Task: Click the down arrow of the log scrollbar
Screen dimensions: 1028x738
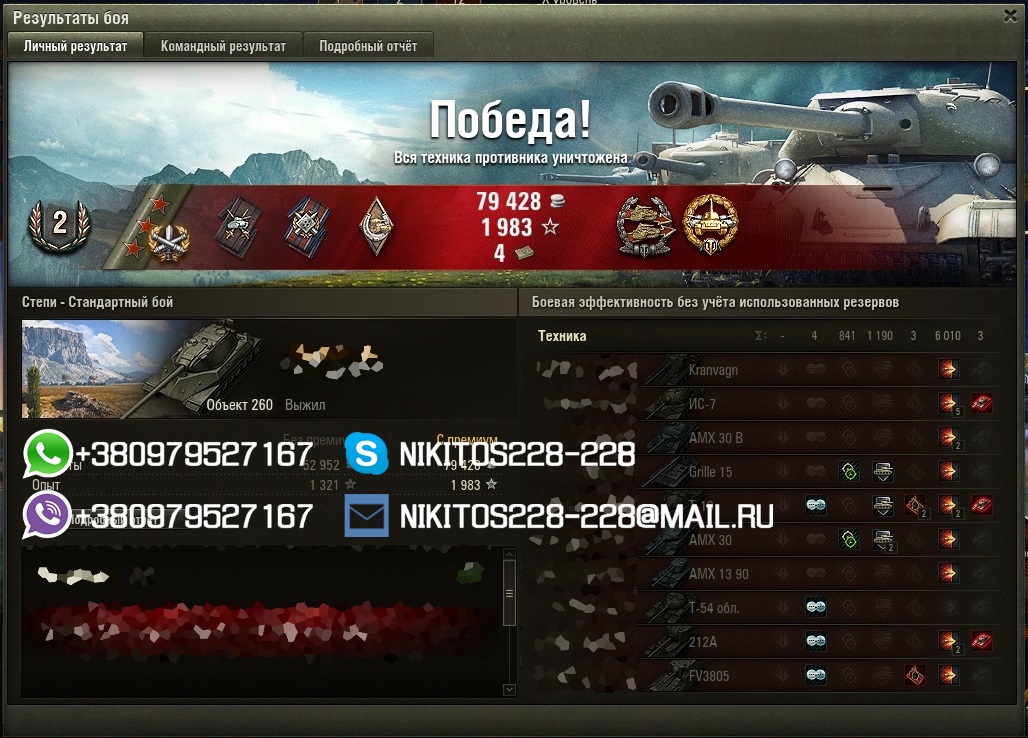Action: coord(509,689)
